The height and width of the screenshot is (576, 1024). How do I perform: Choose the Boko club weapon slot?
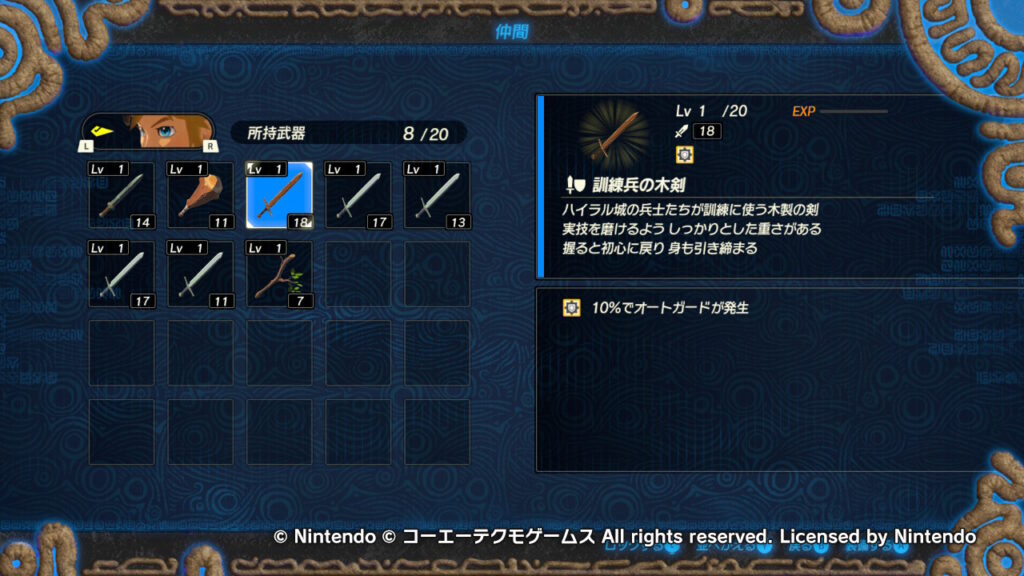point(200,194)
